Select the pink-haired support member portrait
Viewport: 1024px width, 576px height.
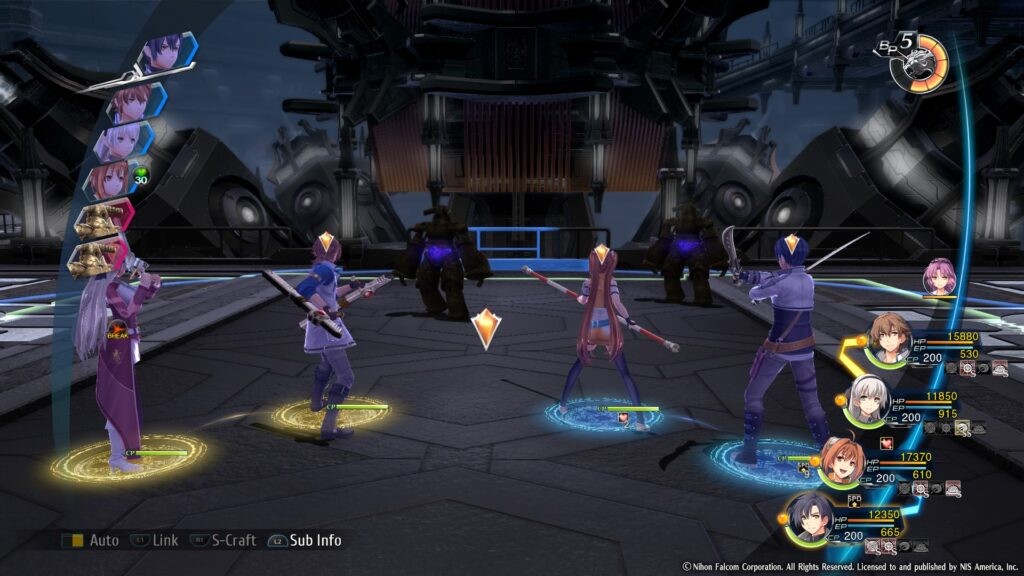(x=940, y=275)
